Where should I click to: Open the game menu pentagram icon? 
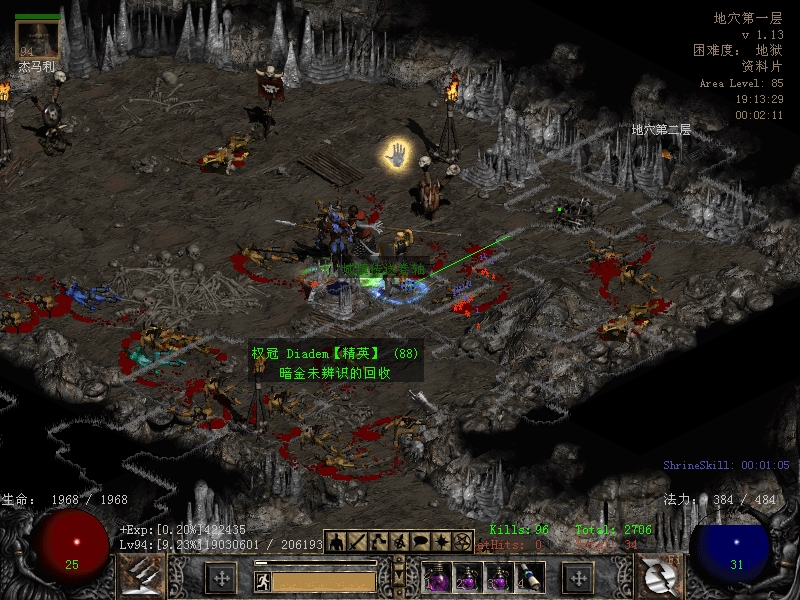(x=461, y=541)
